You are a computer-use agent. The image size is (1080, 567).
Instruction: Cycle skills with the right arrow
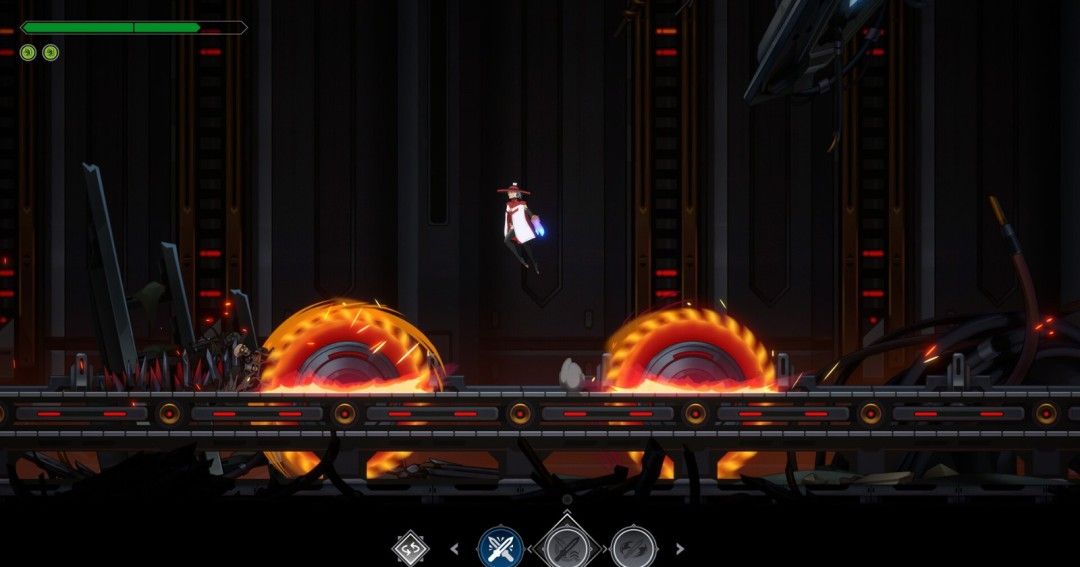tap(680, 548)
